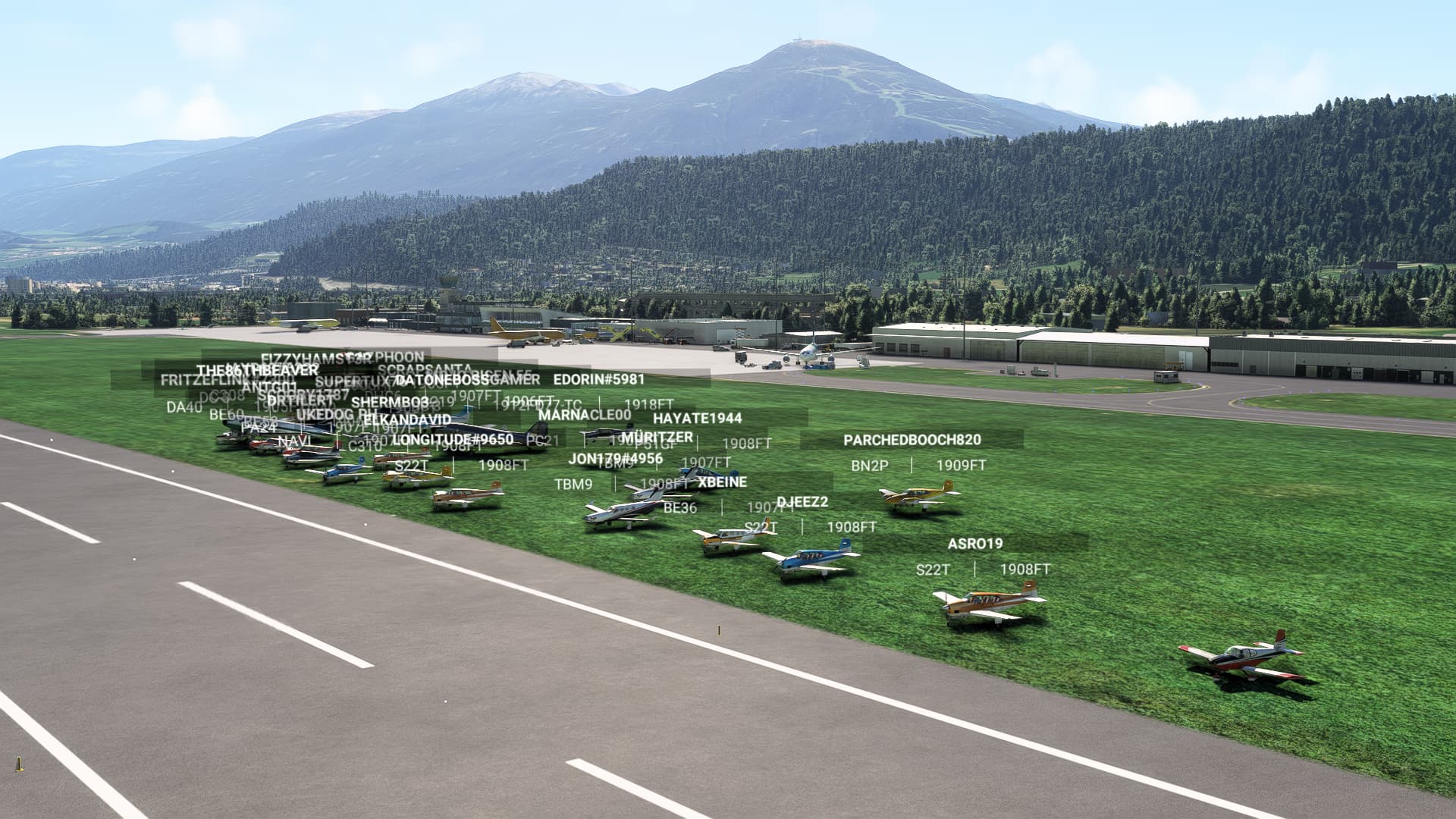The width and height of the screenshot is (1456, 819).
Task: Click the PARCHEDBOOCH820 nametag label
Action: (x=912, y=440)
